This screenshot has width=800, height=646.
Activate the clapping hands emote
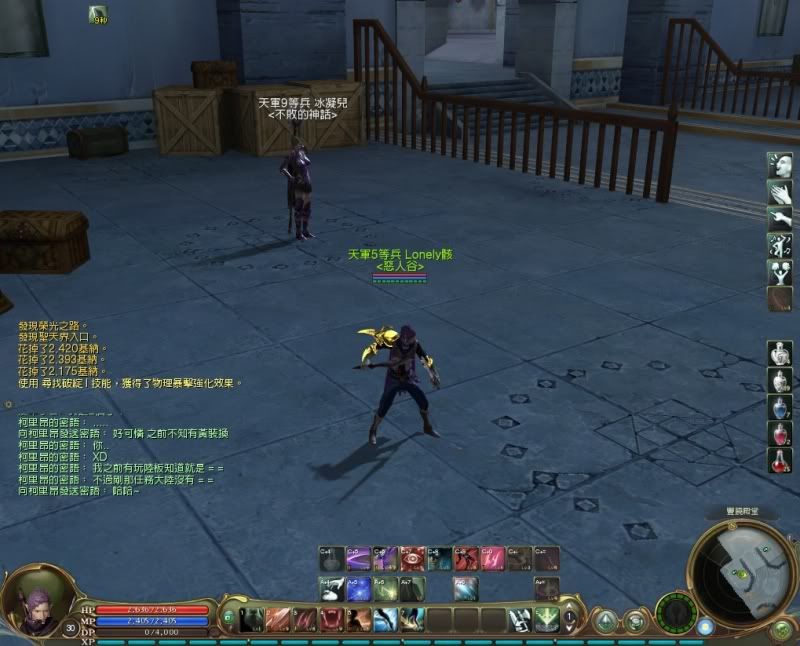[780, 191]
